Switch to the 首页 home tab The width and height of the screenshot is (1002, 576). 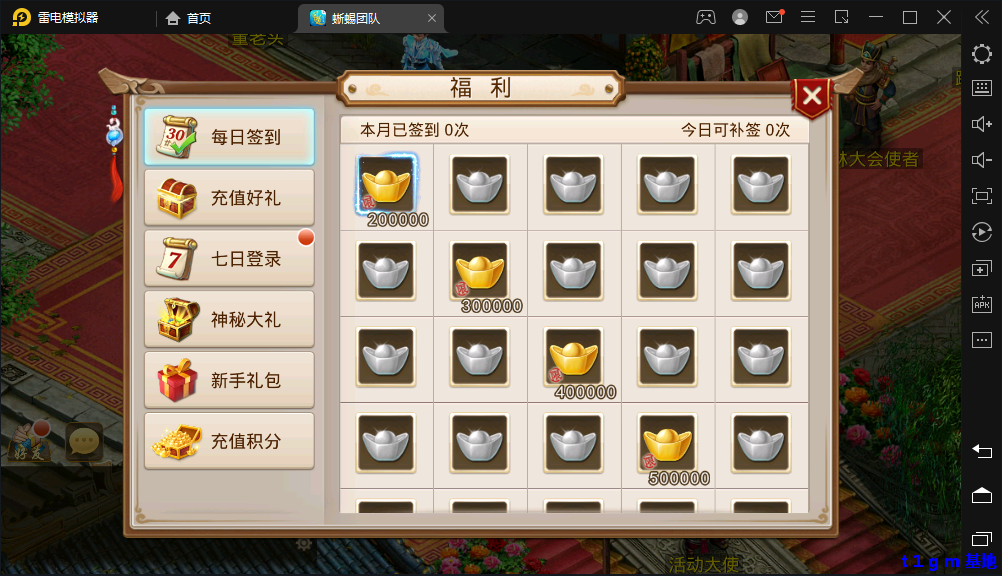pyautogui.click(x=188, y=18)
